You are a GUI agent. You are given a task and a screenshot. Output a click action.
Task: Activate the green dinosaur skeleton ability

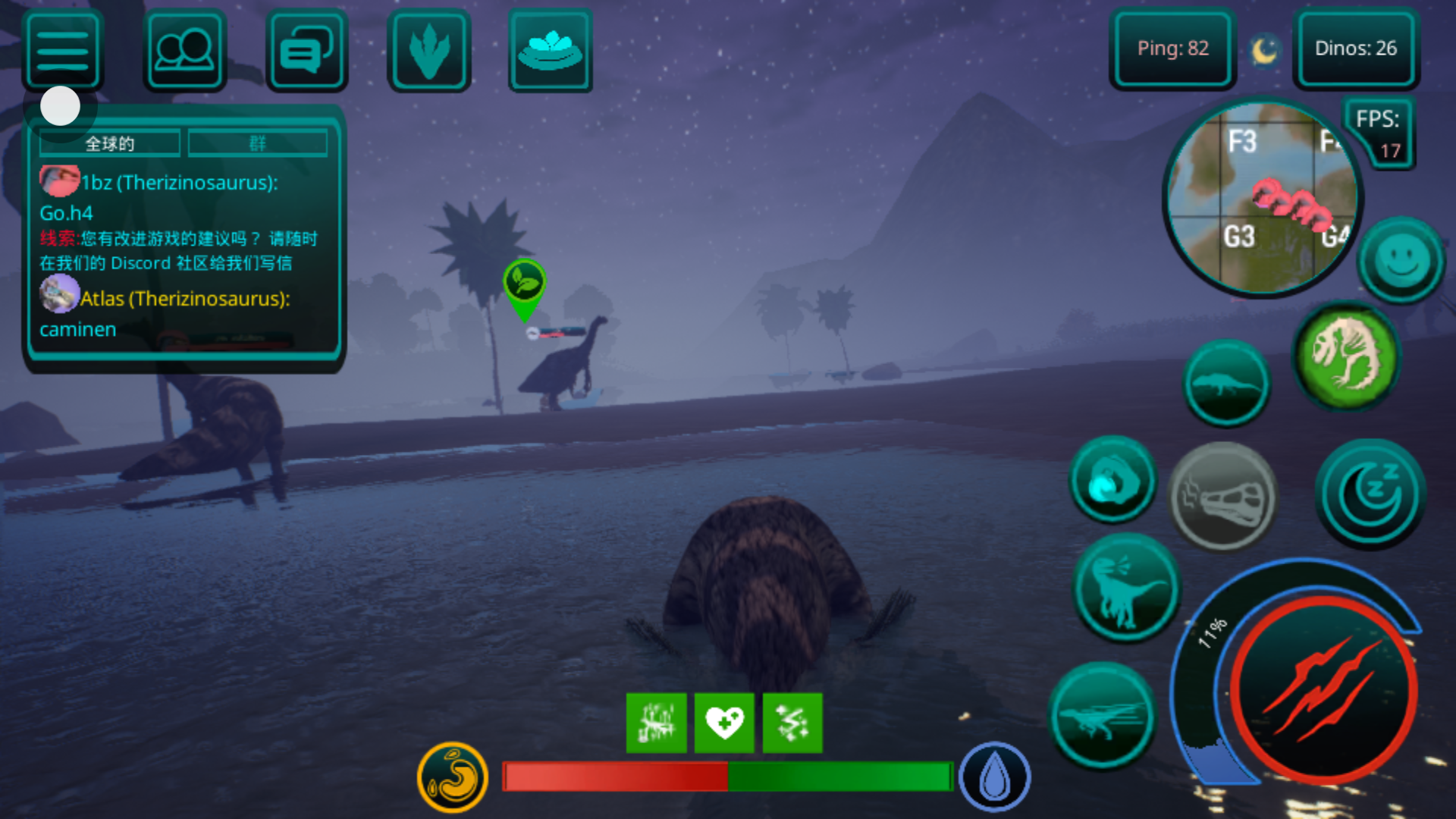[x=1347, y=355]
